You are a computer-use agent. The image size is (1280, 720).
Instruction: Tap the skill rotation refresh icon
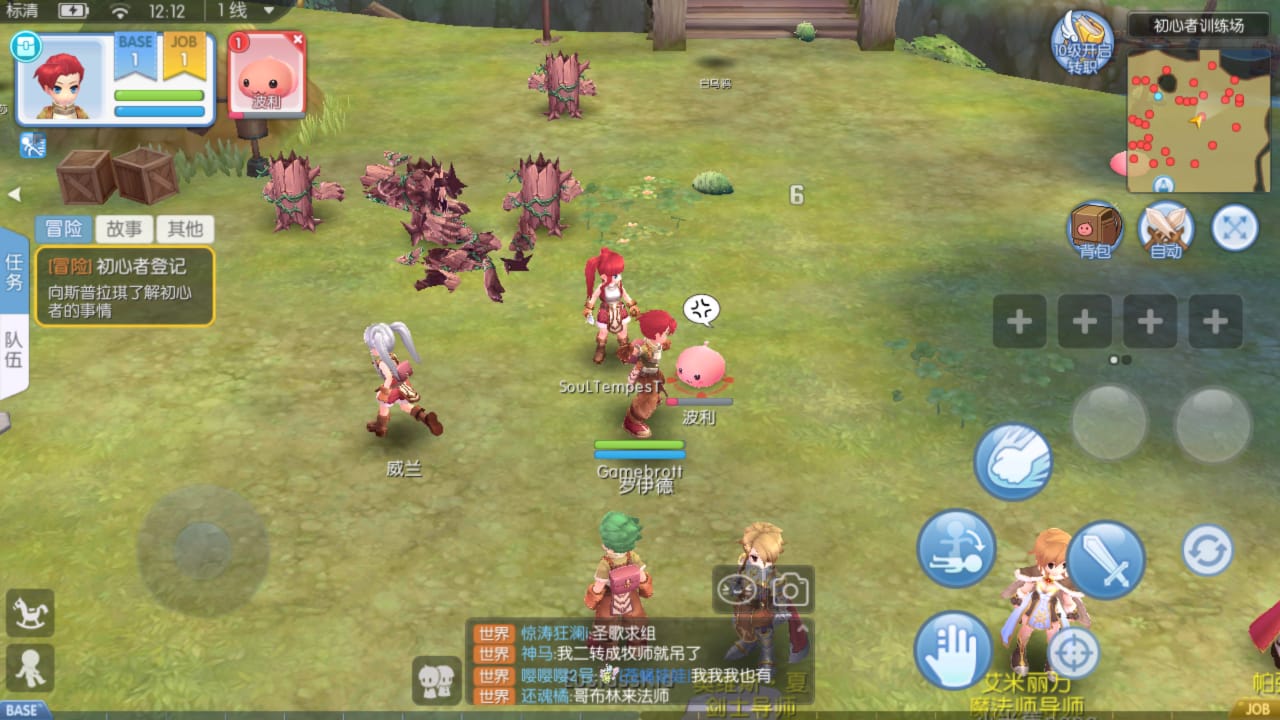tap(1208, 550)
